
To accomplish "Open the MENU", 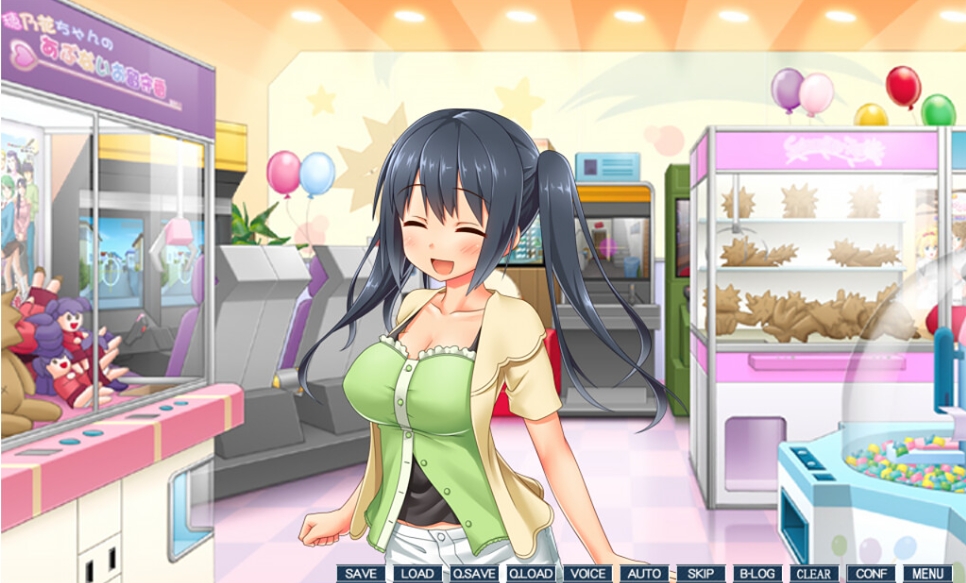I will coord(927,574).
